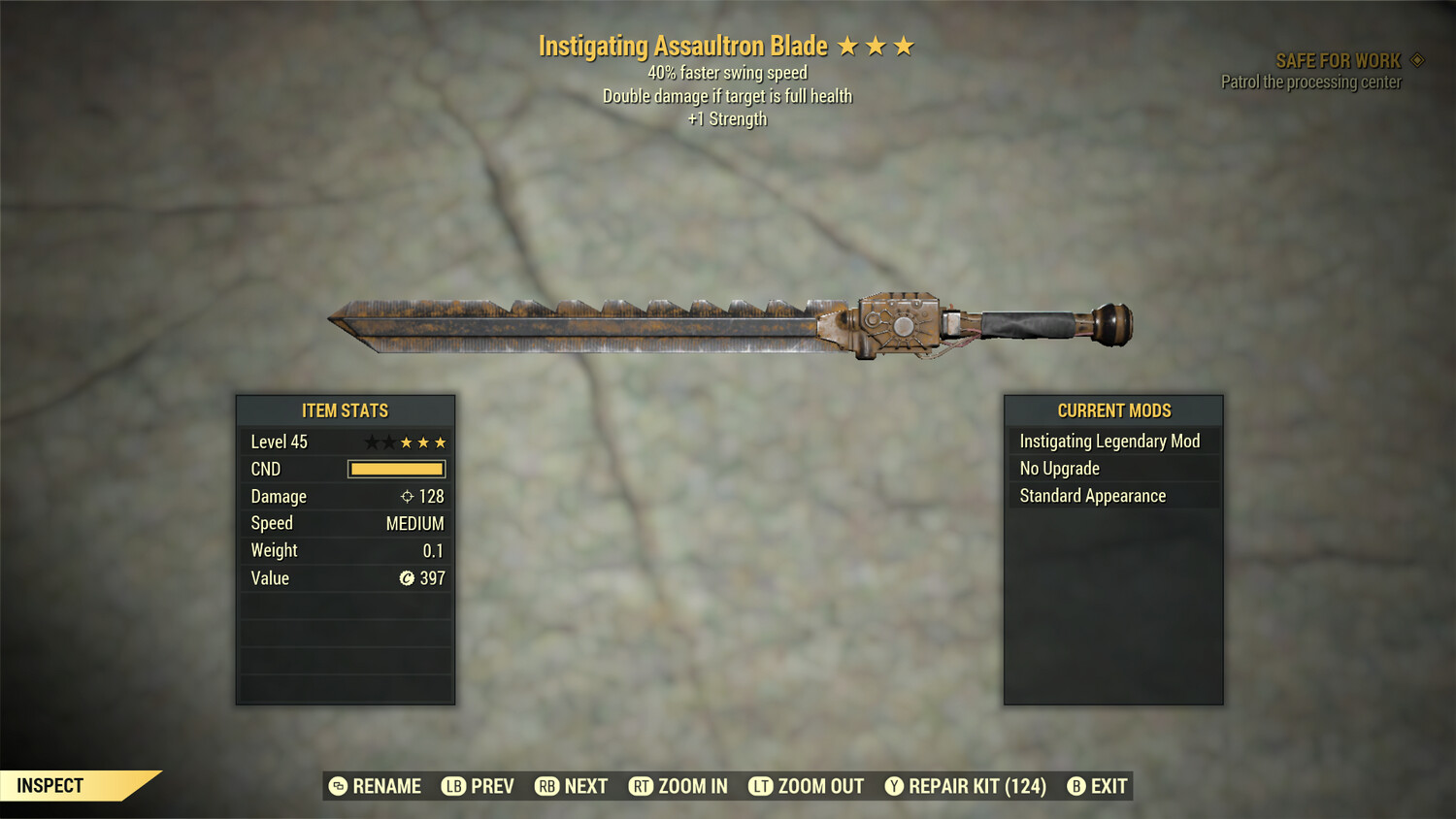Open the Safe for Work quest tracker

pos(1338,61)
